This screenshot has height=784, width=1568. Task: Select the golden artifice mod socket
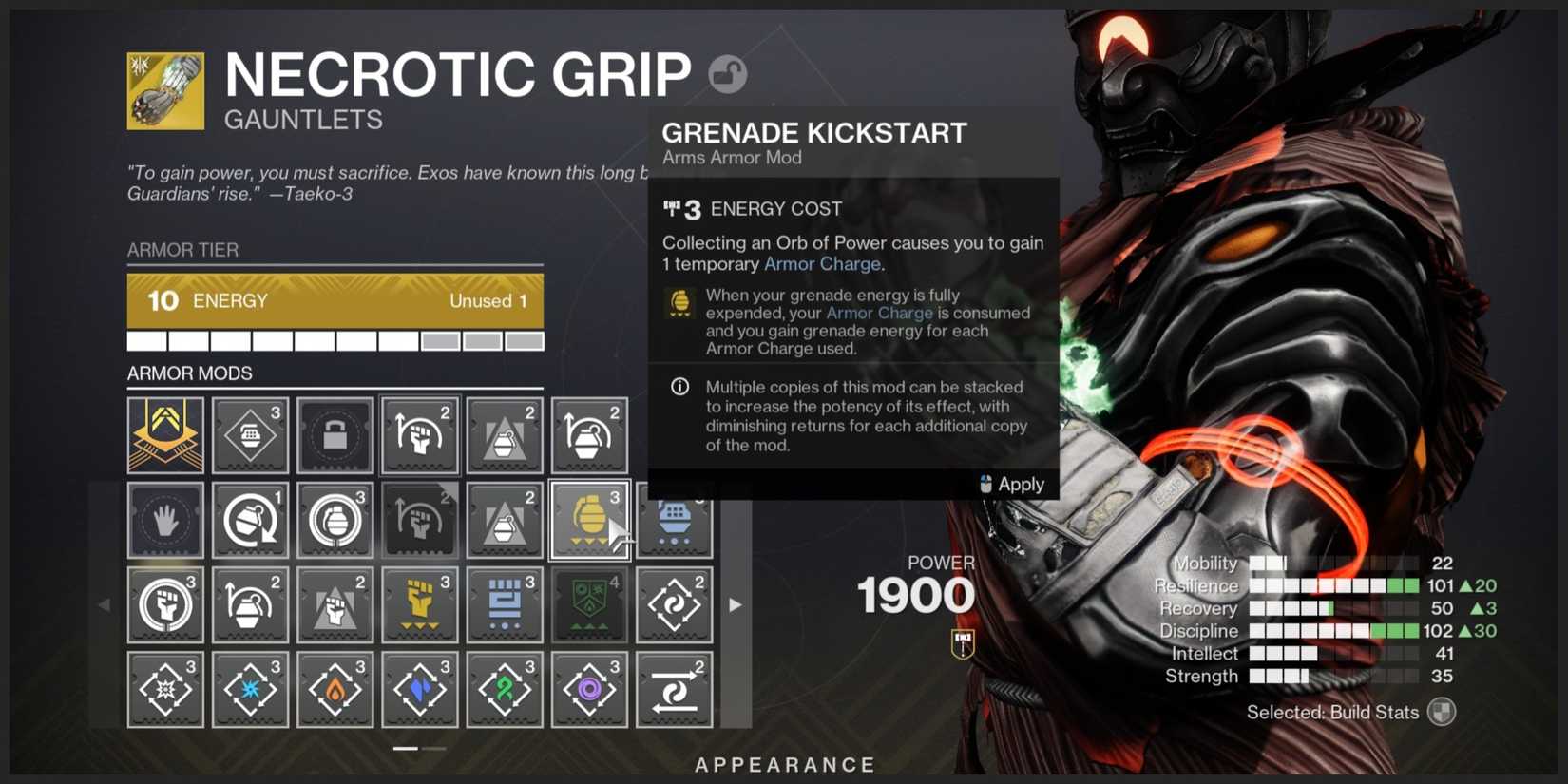(x=165, y=435)
